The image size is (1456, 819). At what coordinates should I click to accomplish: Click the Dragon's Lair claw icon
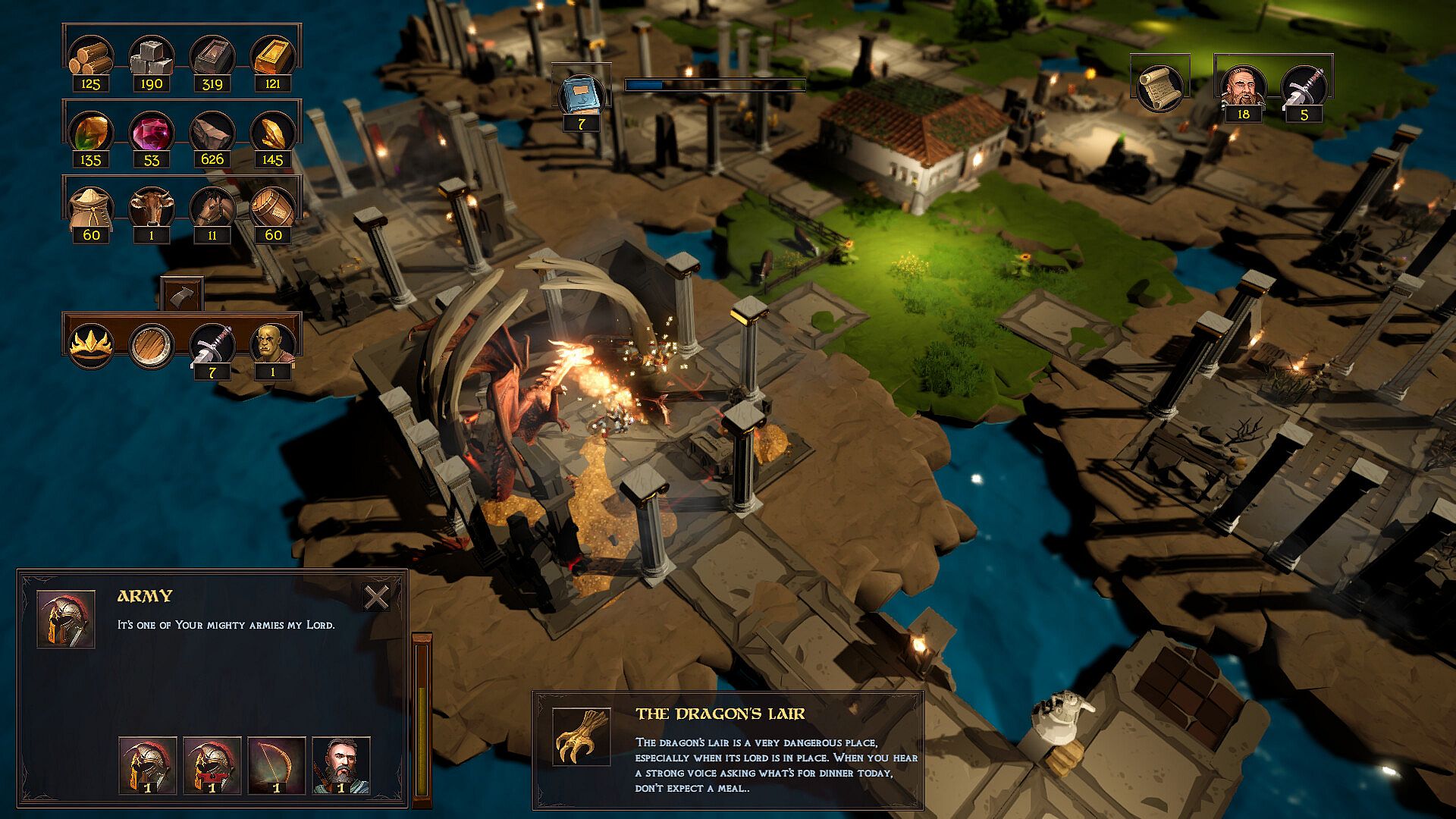pyautogui.click(x=581, y=736)
